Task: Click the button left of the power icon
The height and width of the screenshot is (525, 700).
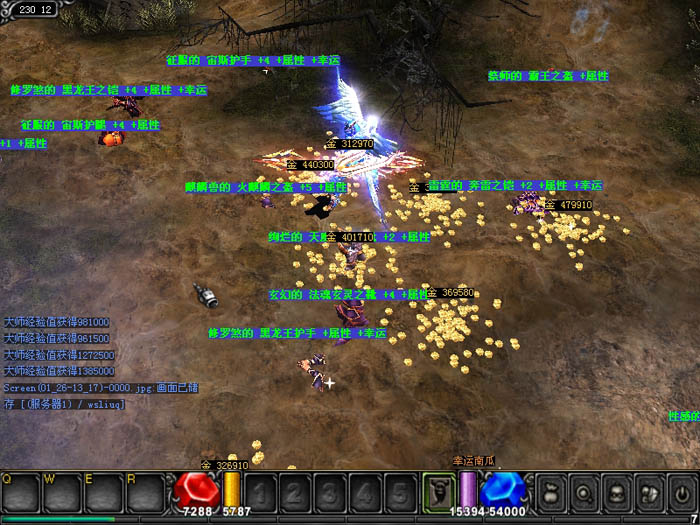Action: pyautogui.click(x=648, y=492)
